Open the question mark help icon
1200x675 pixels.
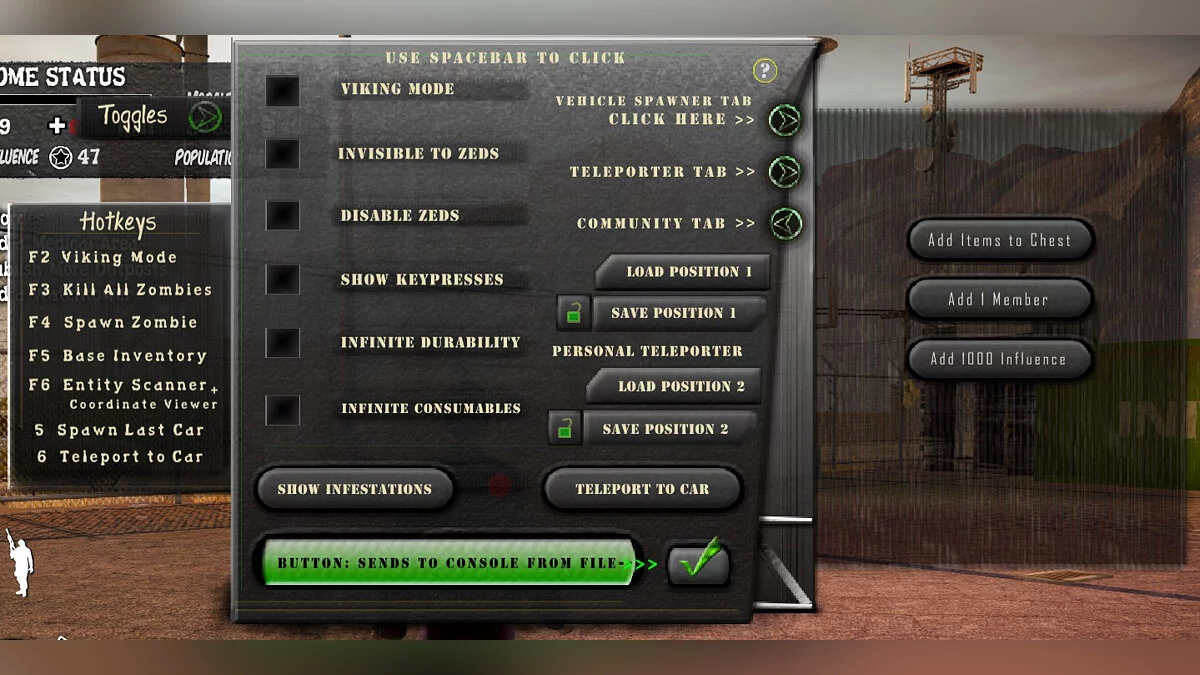pos(765,70)
